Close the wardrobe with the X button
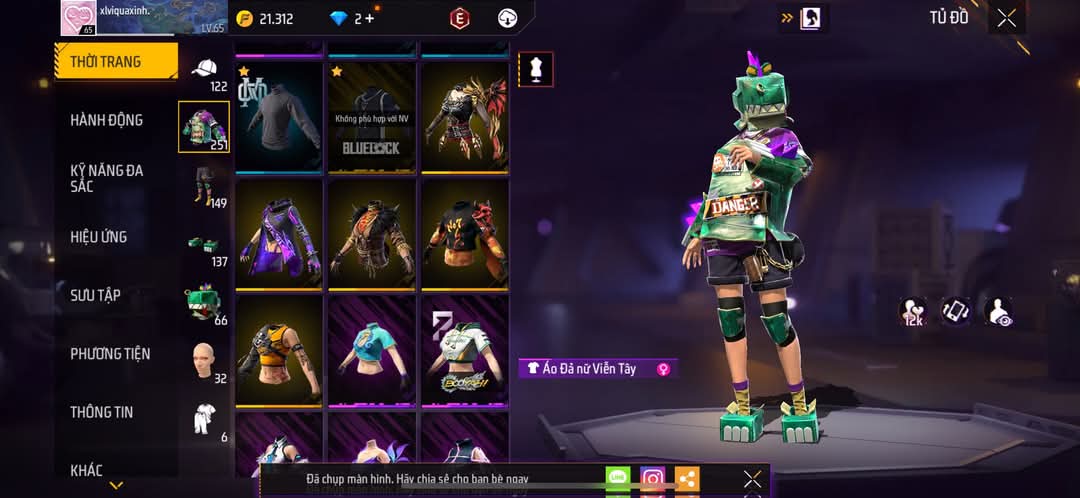 point(1006,18)
